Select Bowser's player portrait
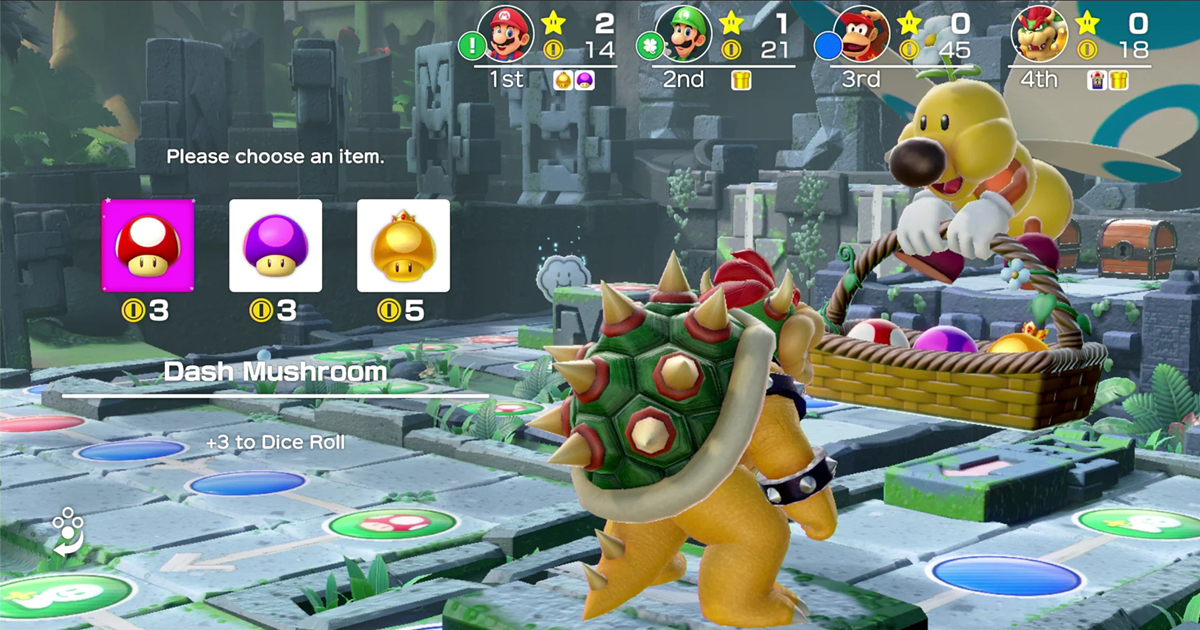This screenshot has width=1200, height=630. point(1040,34)
